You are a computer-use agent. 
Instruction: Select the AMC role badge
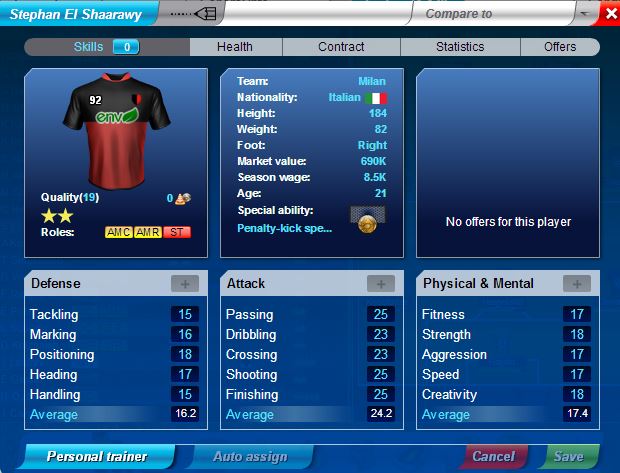click(119, 232)
